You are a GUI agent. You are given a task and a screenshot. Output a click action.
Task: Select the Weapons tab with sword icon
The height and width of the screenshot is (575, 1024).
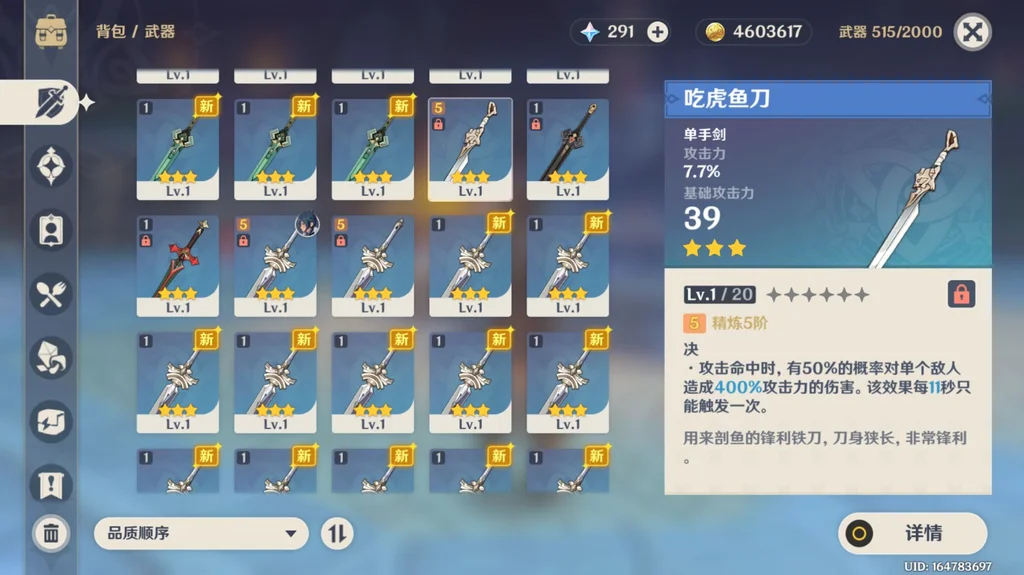pos(52,102)
